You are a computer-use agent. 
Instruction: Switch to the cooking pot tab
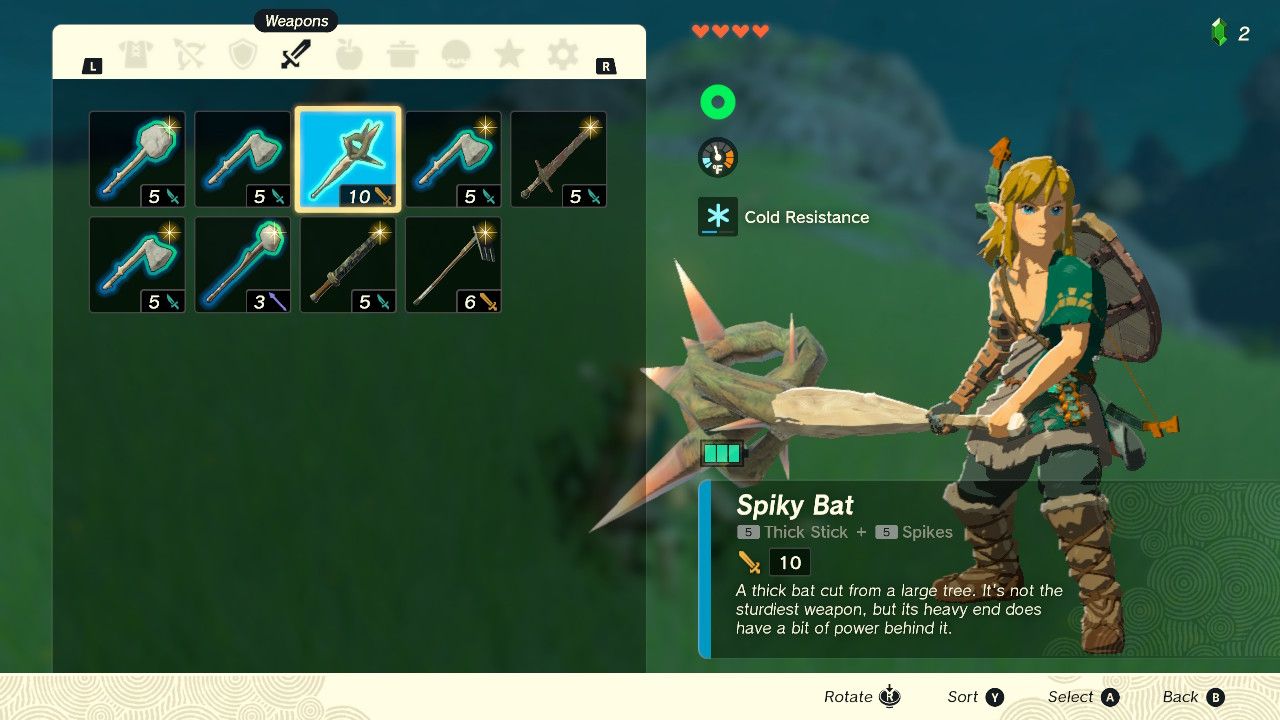403,55
